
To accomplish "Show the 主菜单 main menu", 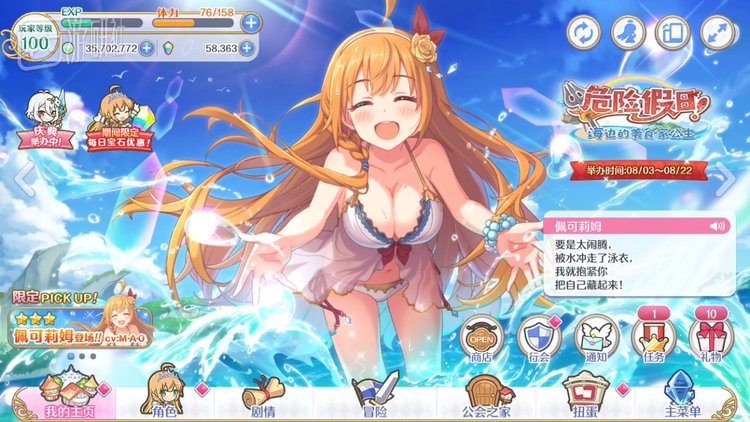I will point(683,398).
